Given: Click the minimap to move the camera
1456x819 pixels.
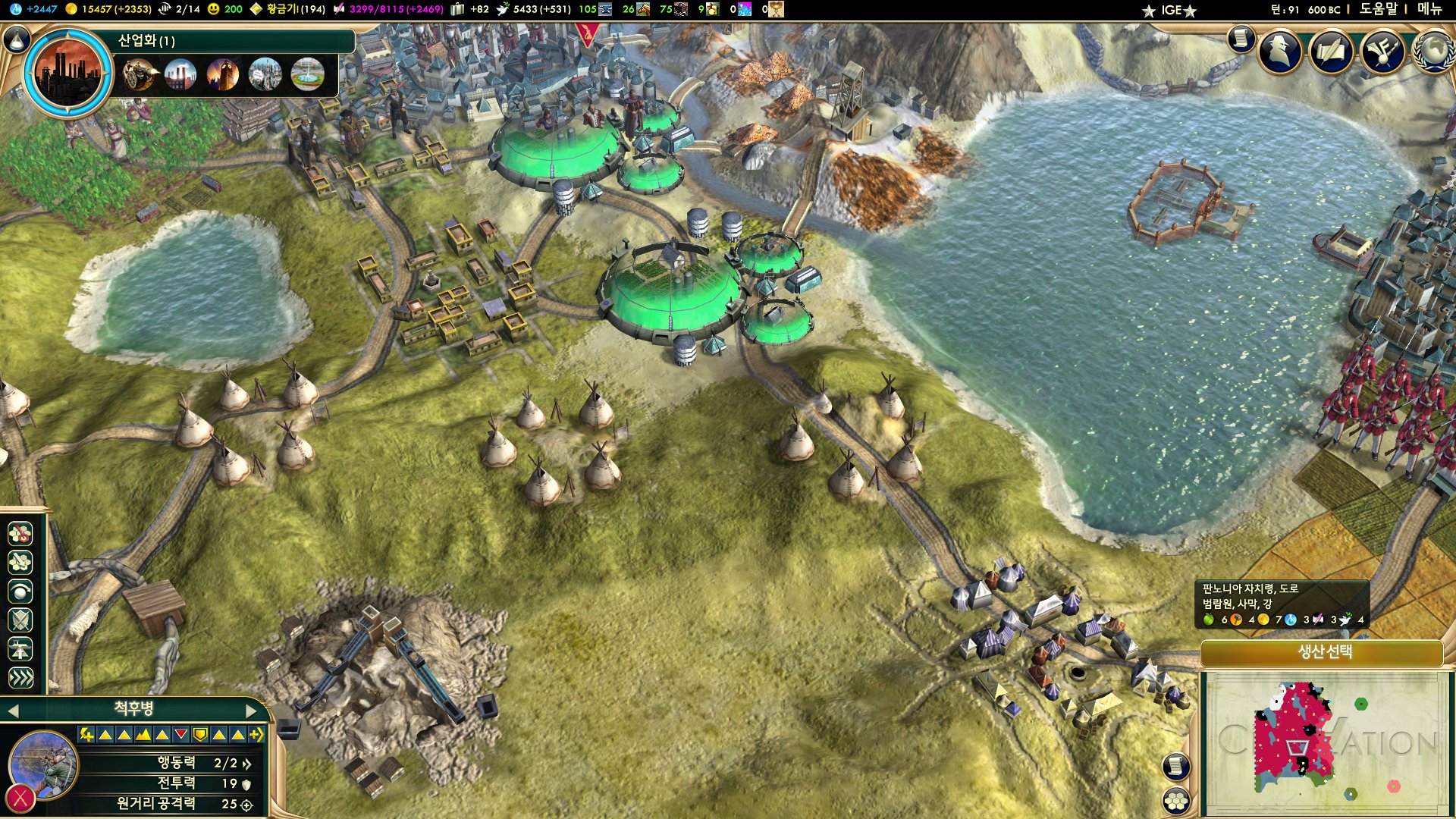Looking at the screenshot, I should [1323, 743].
